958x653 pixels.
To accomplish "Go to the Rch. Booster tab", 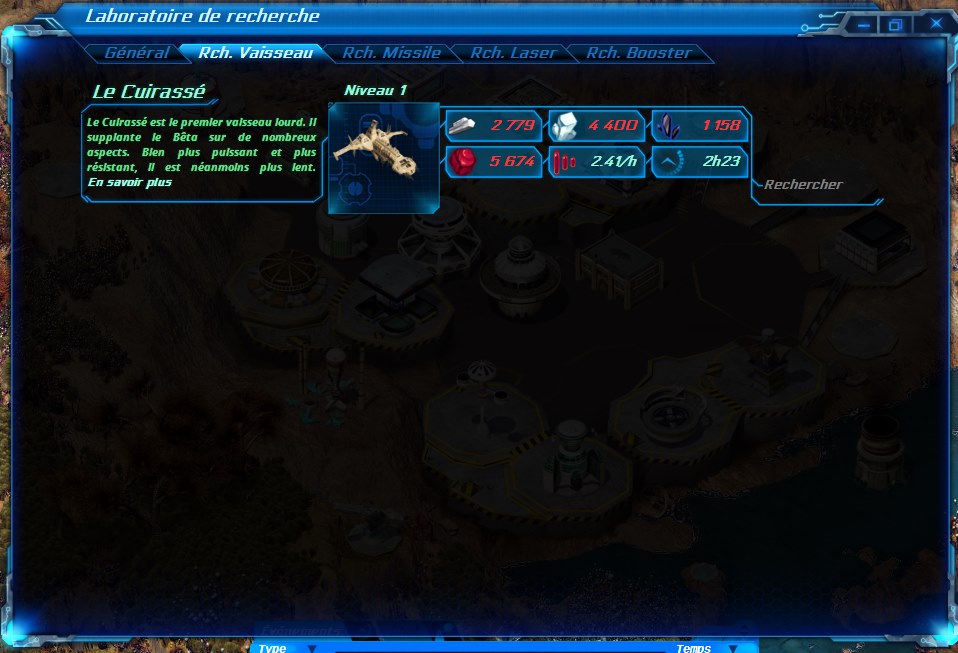I will pyautogui.click(x=638, y=53).
